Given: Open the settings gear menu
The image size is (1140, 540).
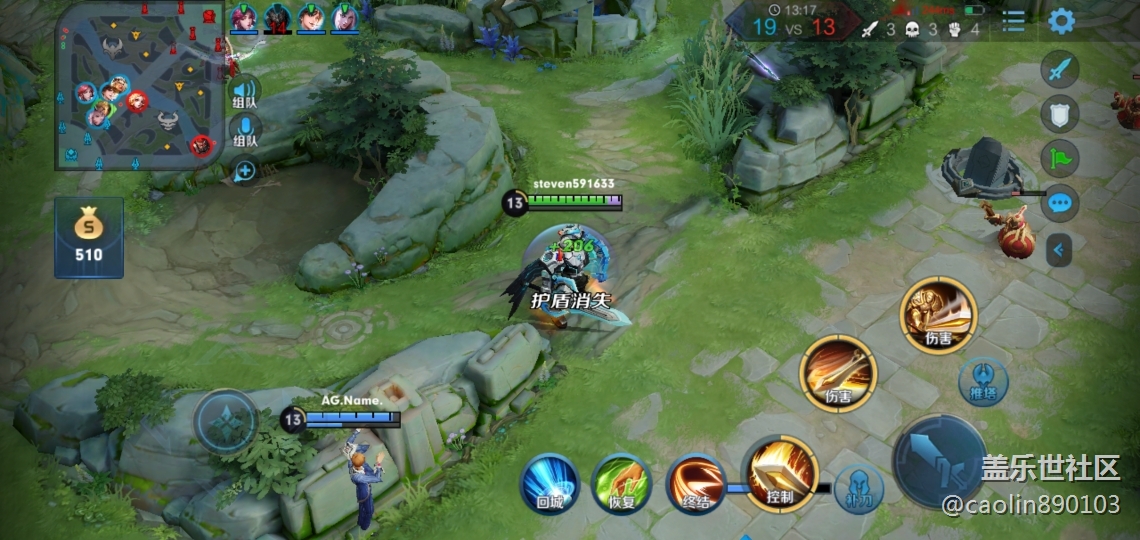Looking at the screenshot, I should [1061, 21].
